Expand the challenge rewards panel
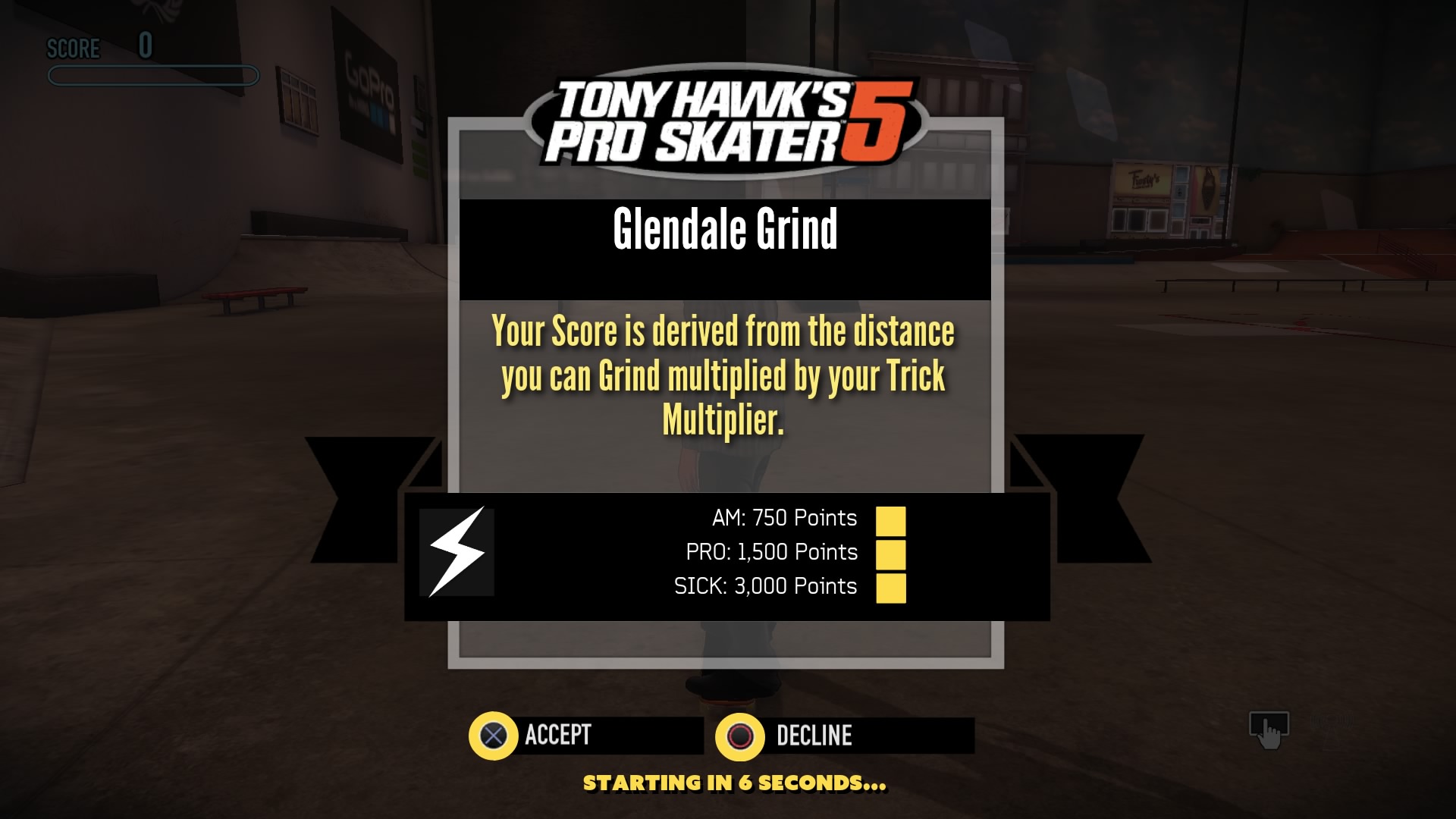The height and width of the screenshot is (819, 1456). click(728, 552)
